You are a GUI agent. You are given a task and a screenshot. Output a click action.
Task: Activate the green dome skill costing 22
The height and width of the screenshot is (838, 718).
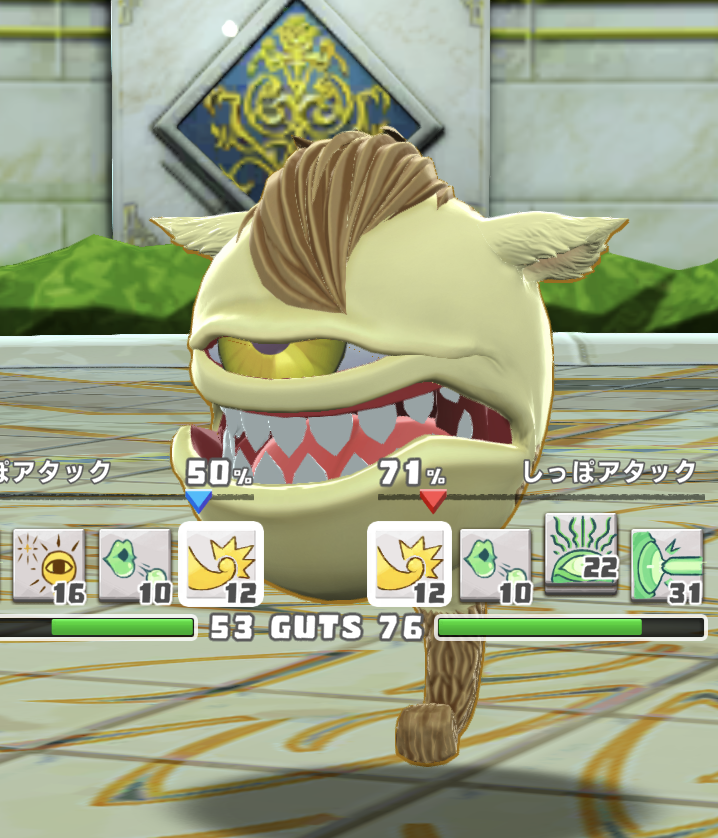581,550
